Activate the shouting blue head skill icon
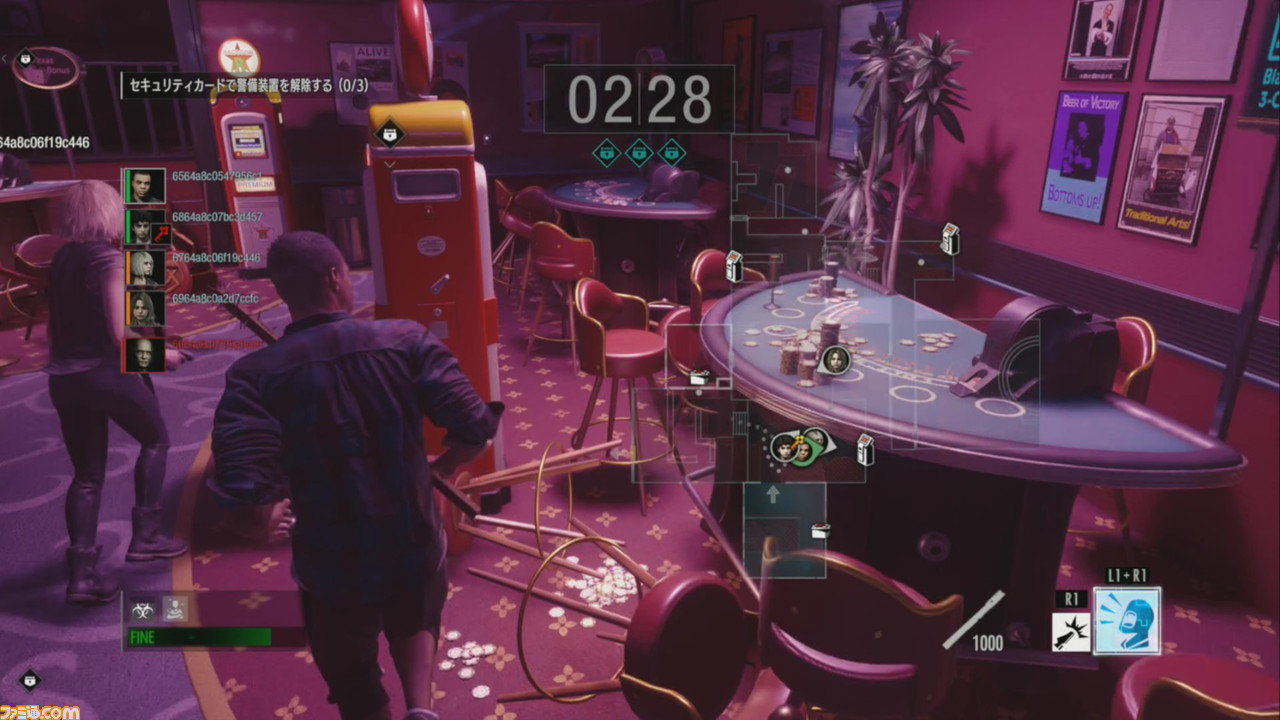Screen dimensions: 1280x720 click(x=1127, y=620)
